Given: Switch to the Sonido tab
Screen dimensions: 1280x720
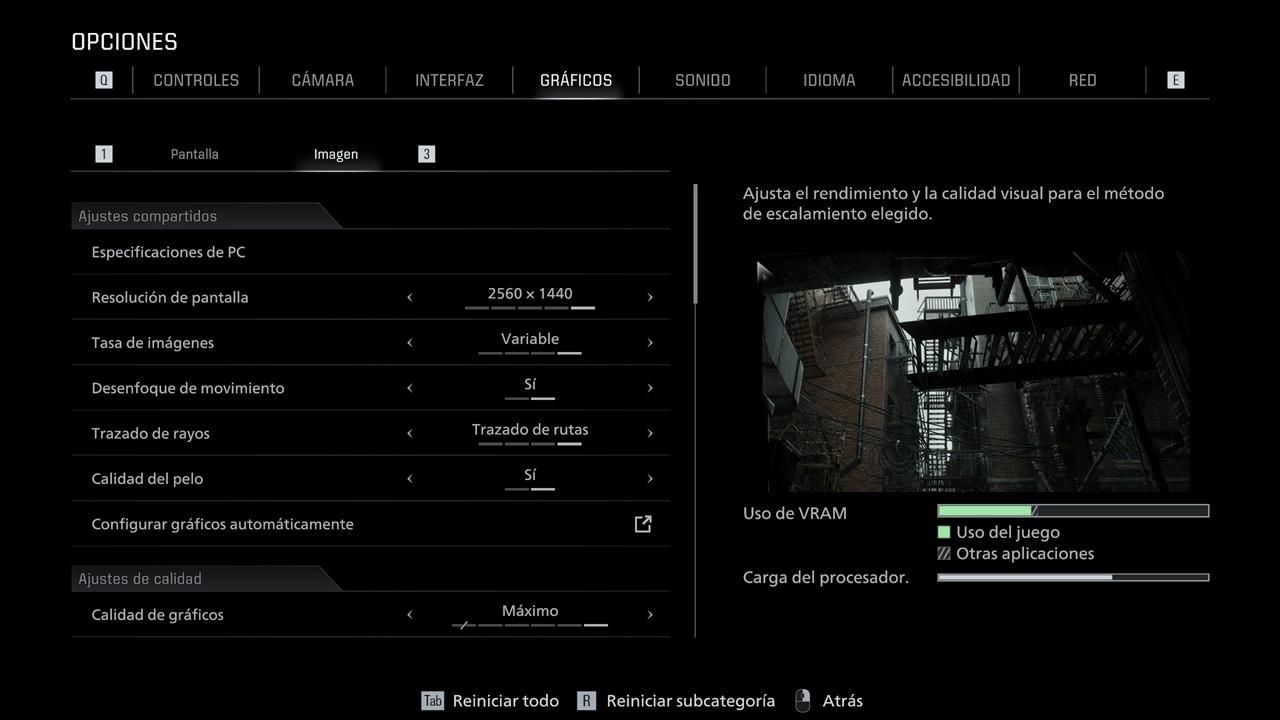Looking at the screenshot, I should point(702,79).
